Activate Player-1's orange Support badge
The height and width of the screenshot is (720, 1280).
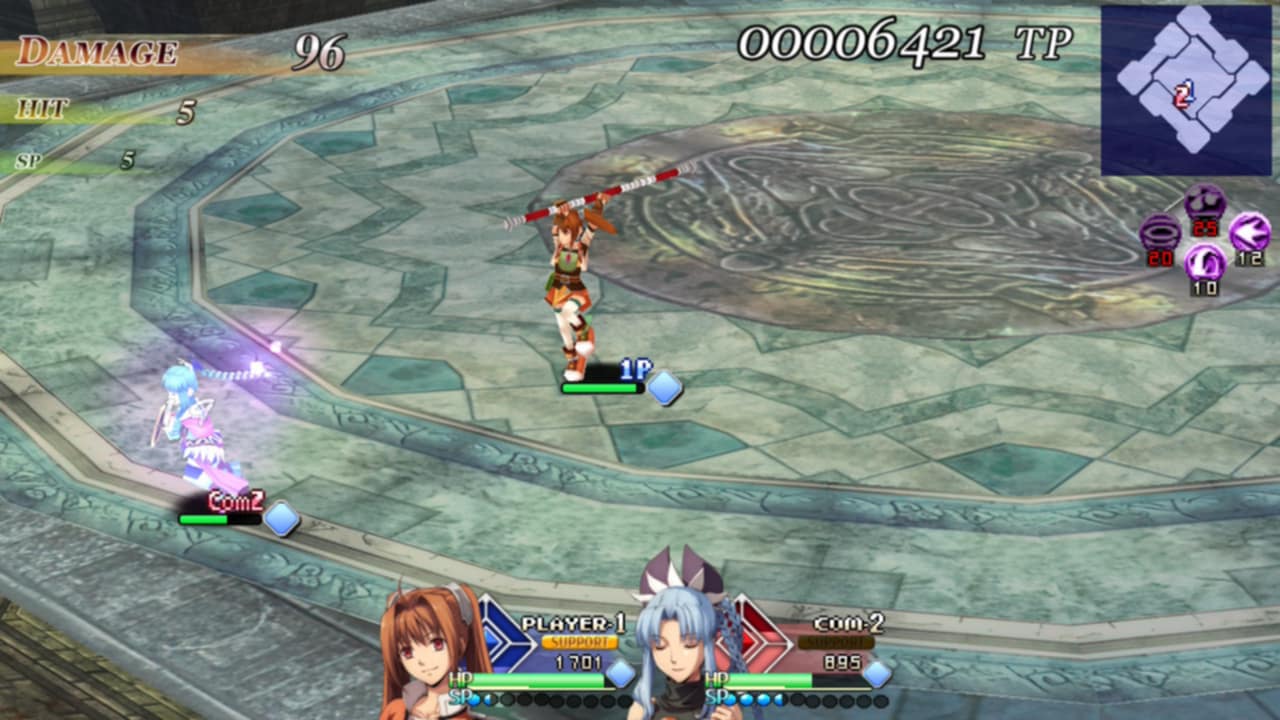(580, 642)
